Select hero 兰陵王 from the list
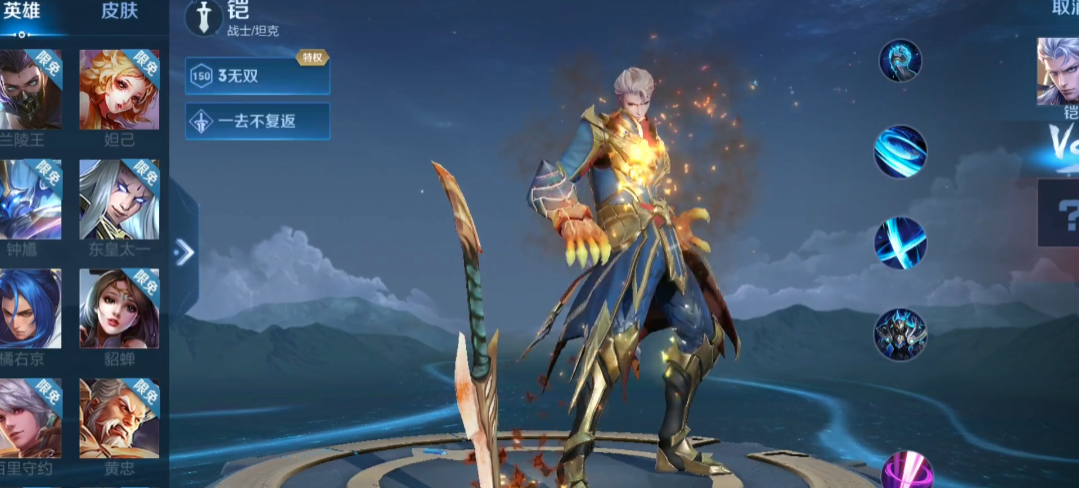1079x488 pixels. [x=30, y=90]
